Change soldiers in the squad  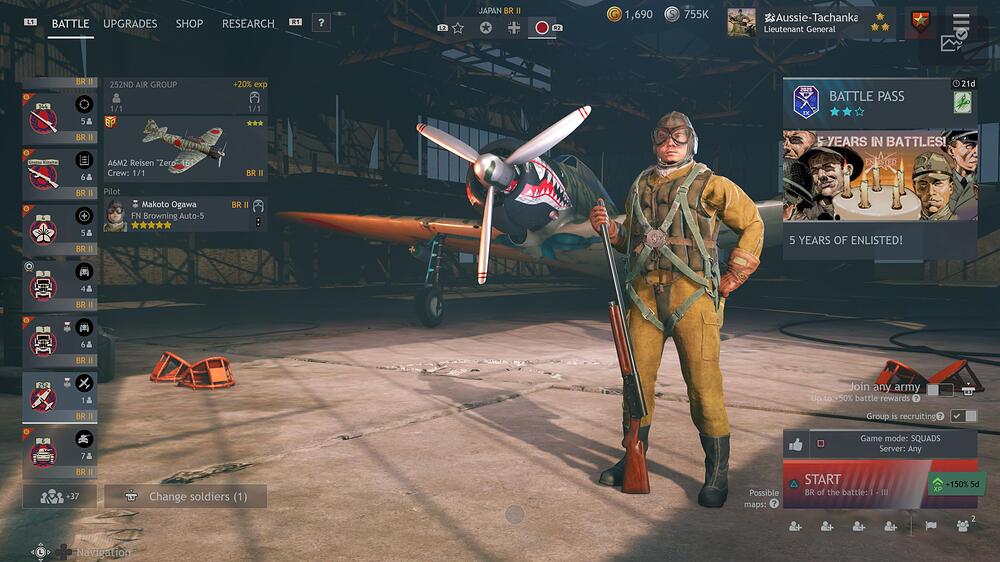[185, 496]
